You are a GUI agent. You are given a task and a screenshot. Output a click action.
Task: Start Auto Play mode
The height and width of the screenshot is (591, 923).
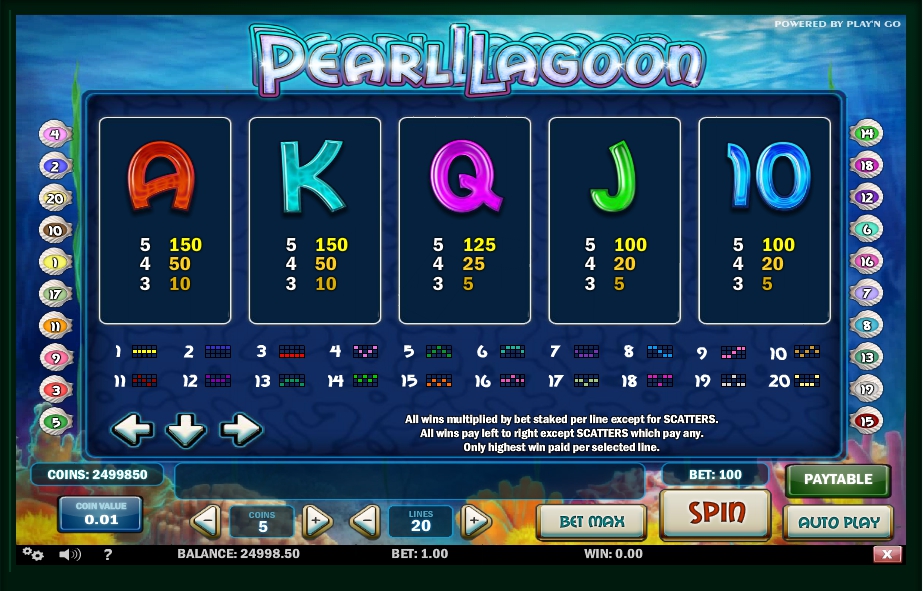(837, 521)
